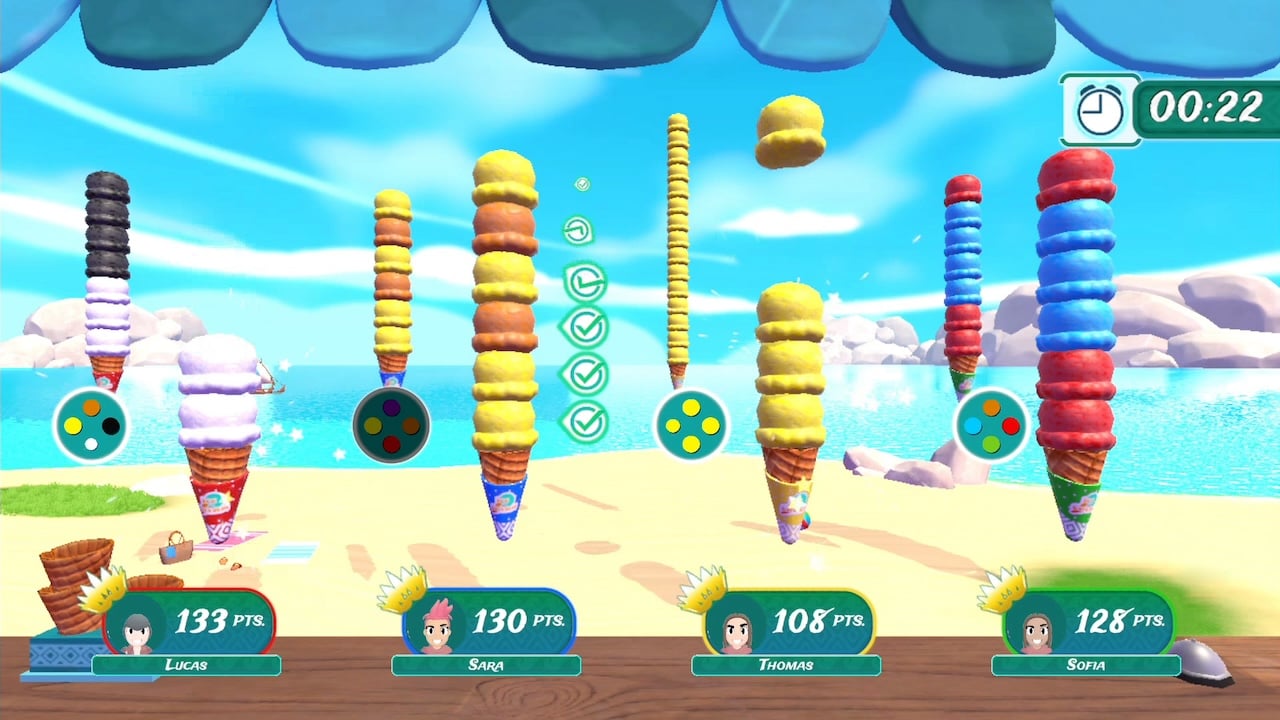Click the flavor wheel with blue and green dots
1280x720 pixels.
click(991, 426)
